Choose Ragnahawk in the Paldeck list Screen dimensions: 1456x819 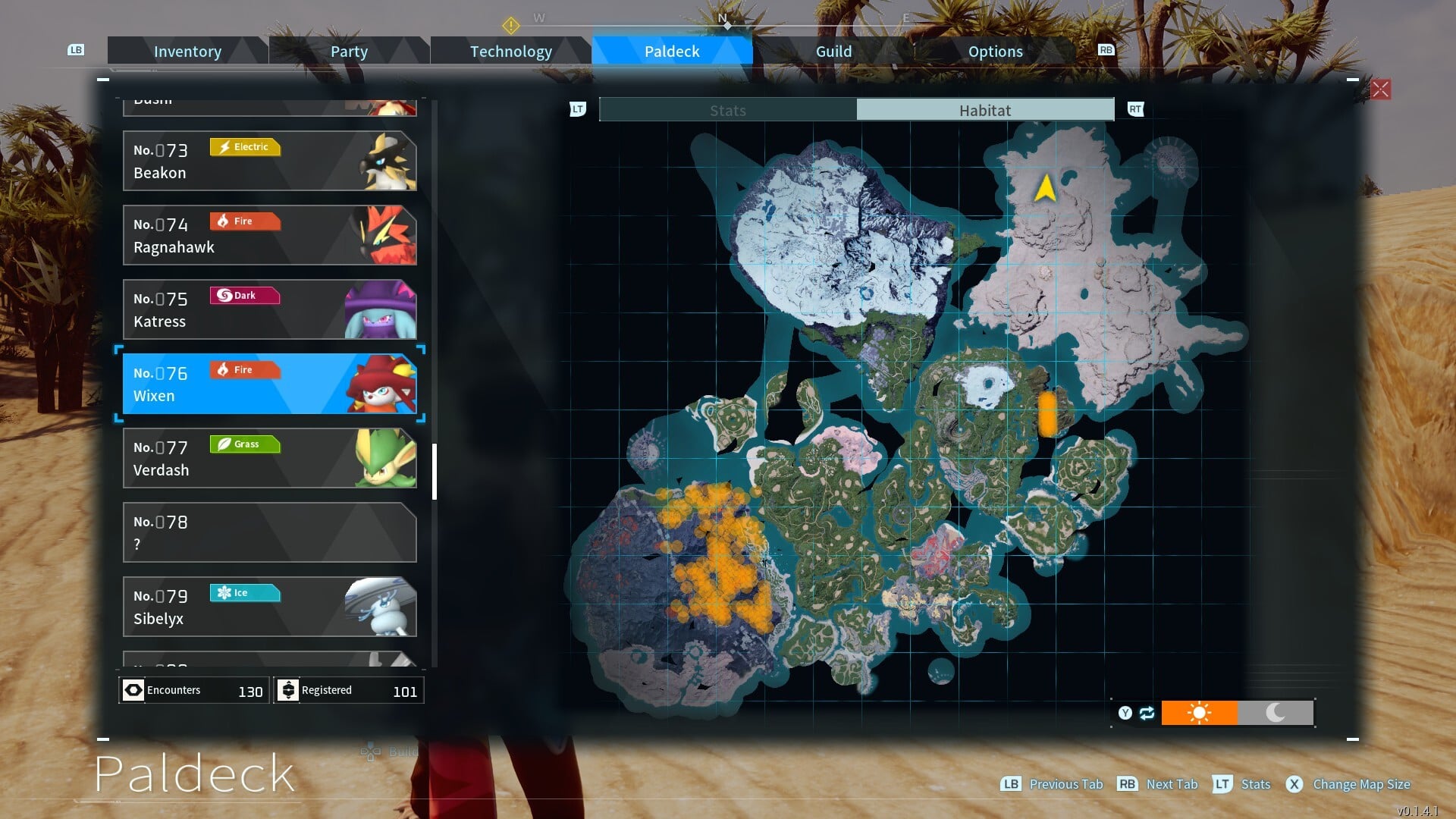(x=269, y=235)
